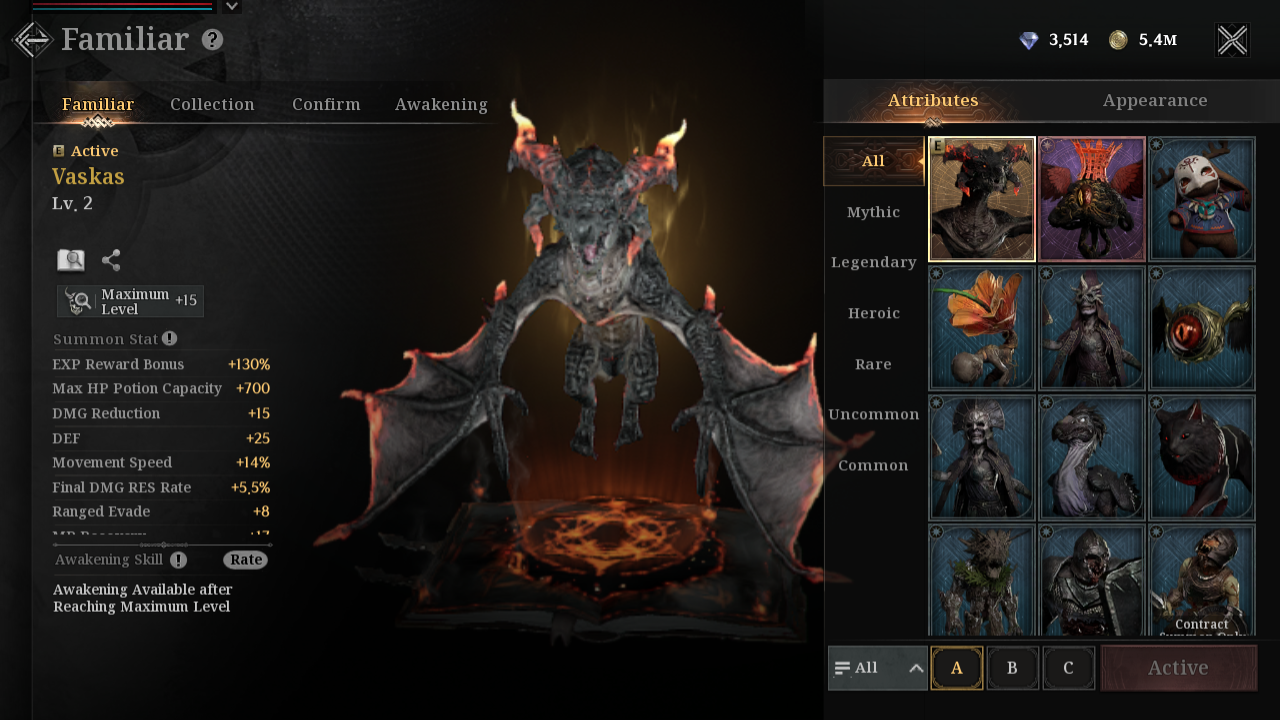Click the Active button

point(1178,668)
